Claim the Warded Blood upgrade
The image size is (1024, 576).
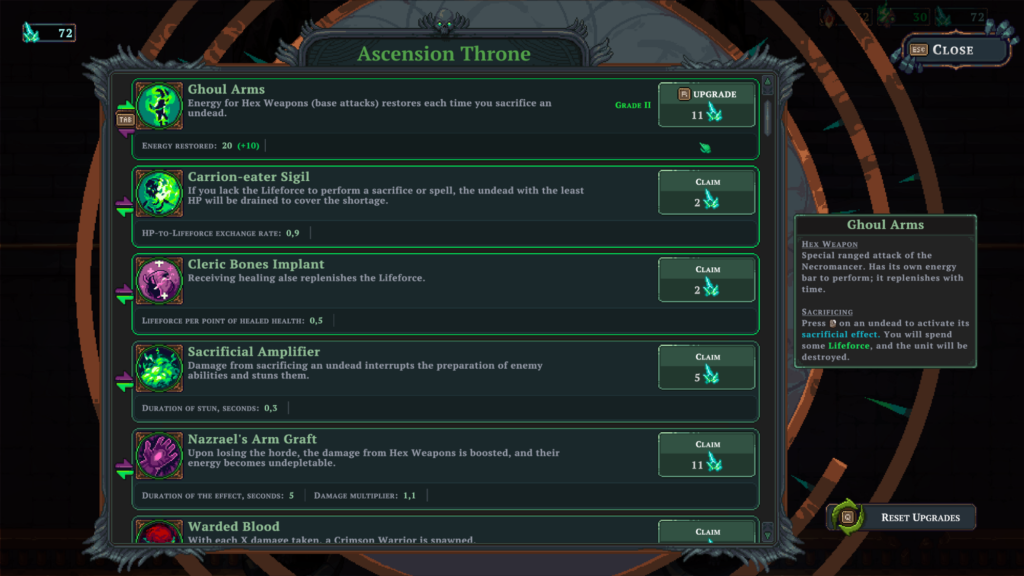[x=706, y=533]
